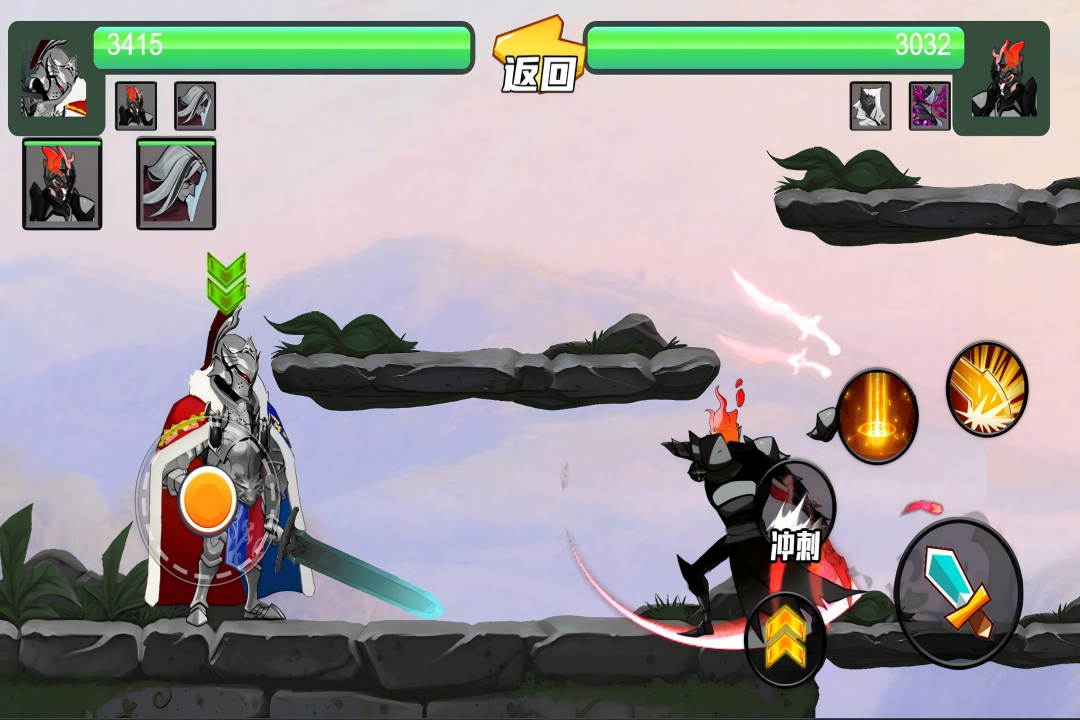Trigger the golden slash burst skill

pyautogui.click(x=987, y=389)
